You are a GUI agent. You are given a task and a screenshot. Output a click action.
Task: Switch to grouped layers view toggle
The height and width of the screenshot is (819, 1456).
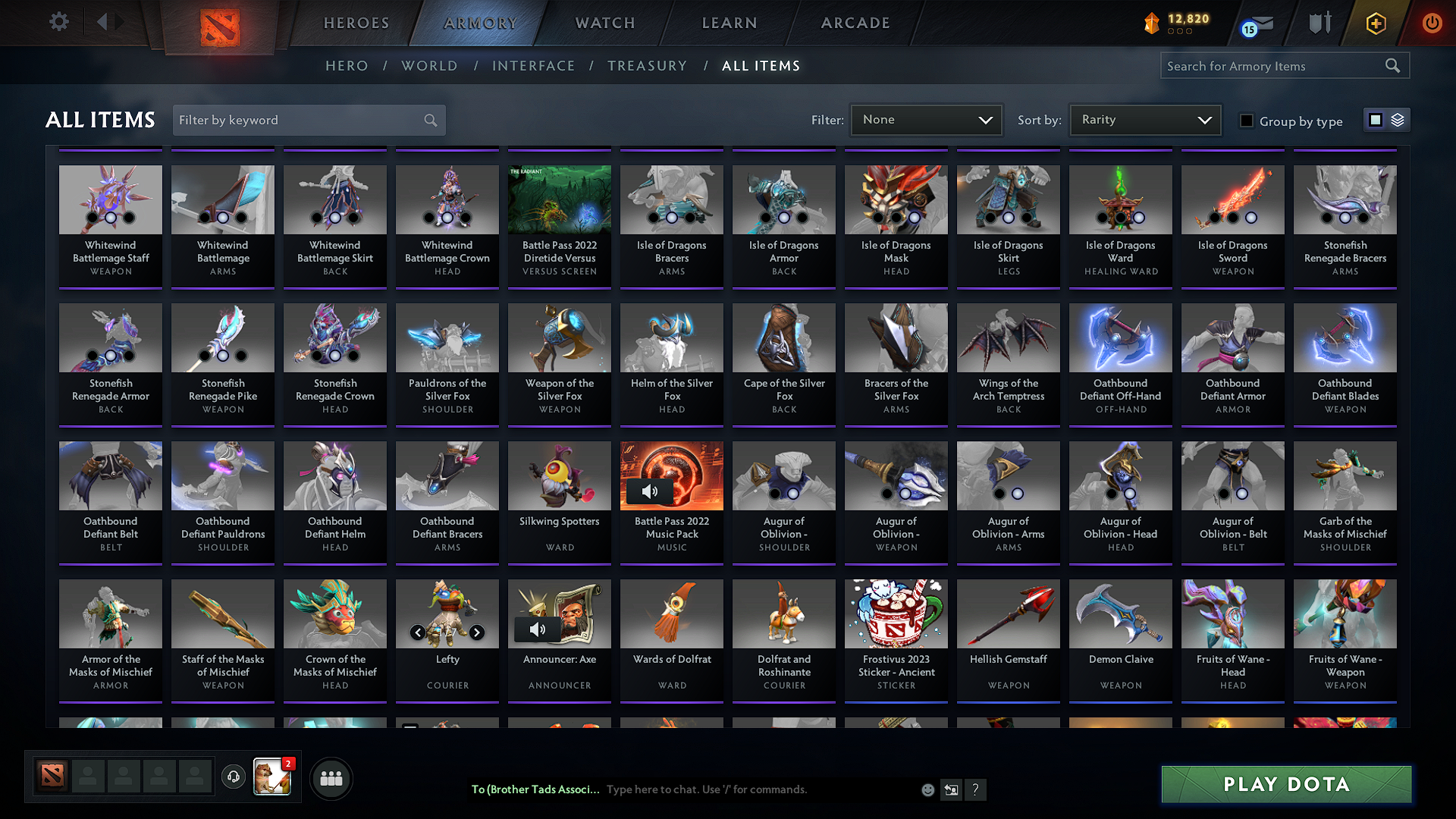point(1398,120)
